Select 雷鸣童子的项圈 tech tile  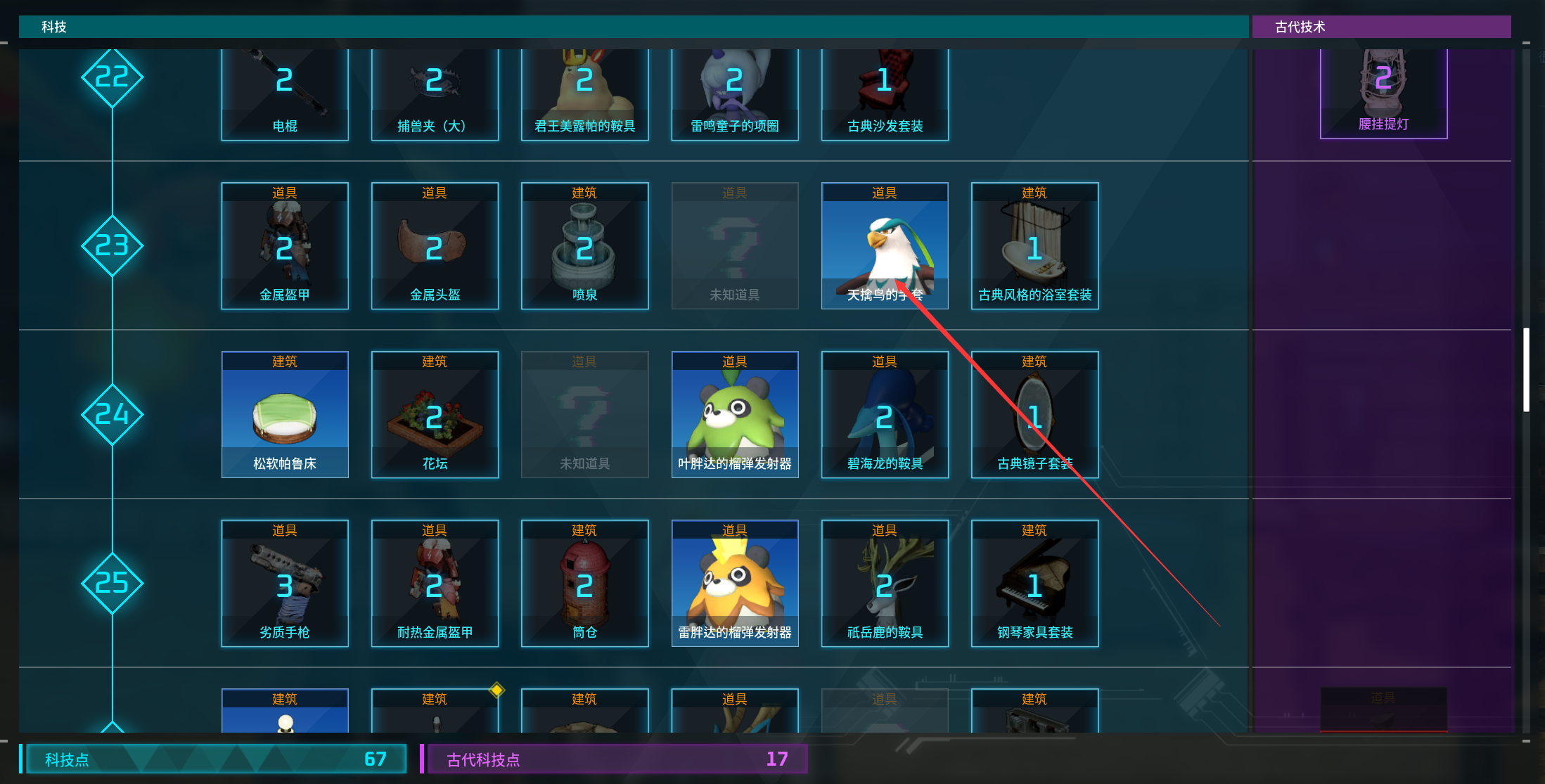(735, 95)
